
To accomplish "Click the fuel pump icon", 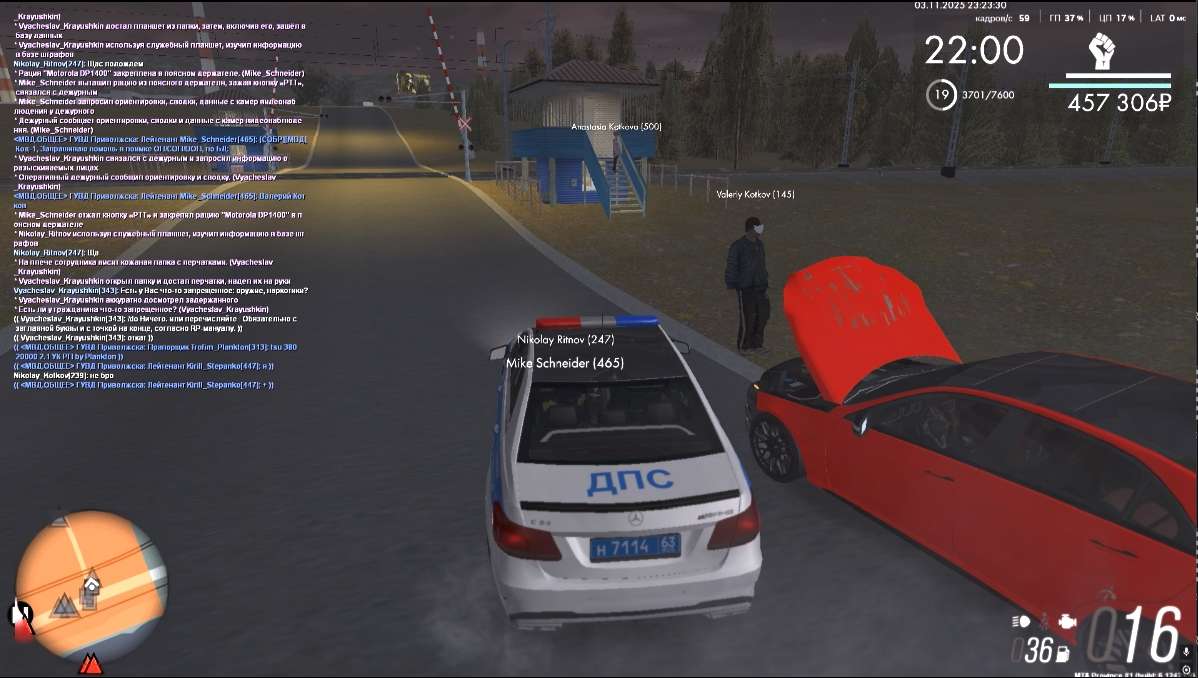I will click(x=1062, y=653).
